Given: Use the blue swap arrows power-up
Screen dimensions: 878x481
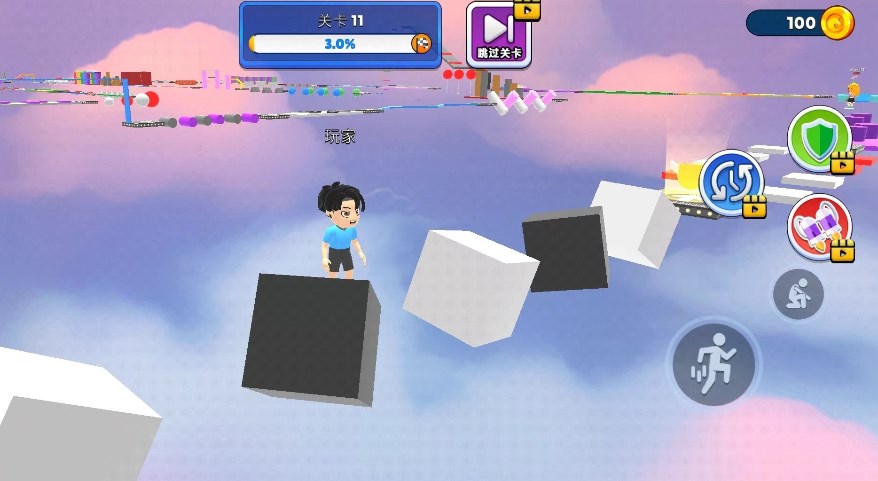Looking at the screenshot, I should 732,184.
